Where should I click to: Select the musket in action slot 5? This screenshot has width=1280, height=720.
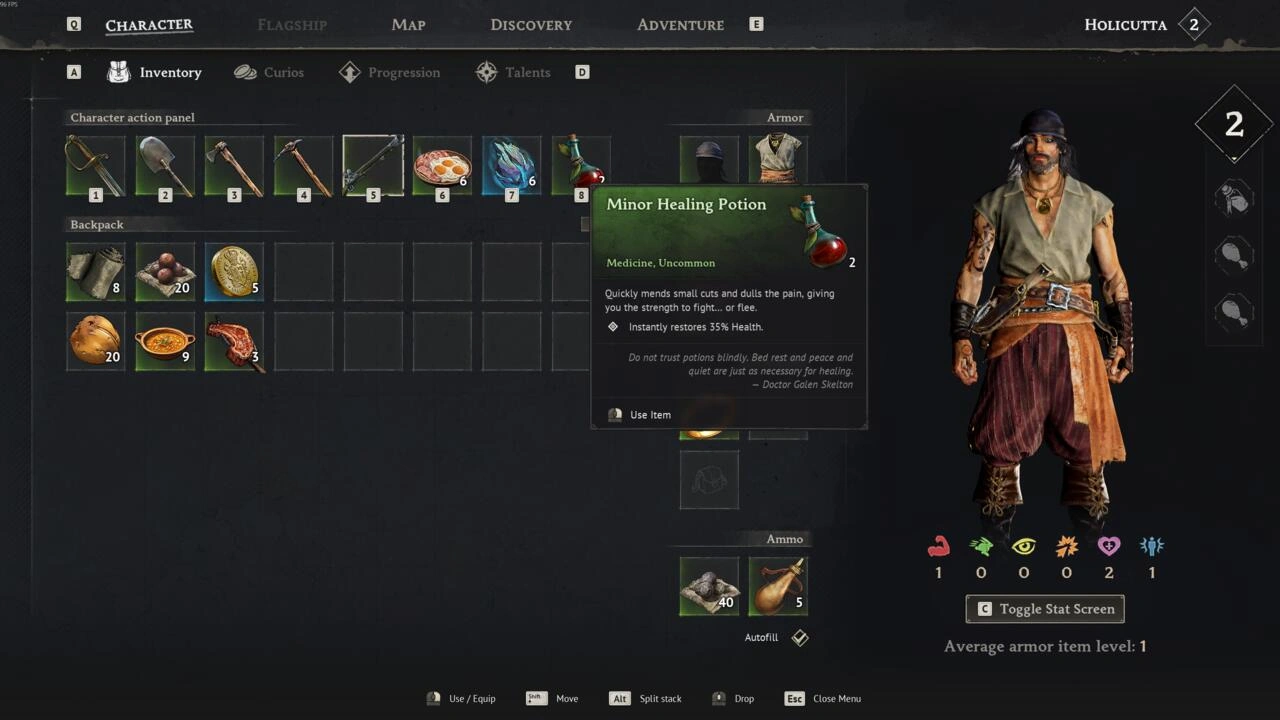click(373, 166)
